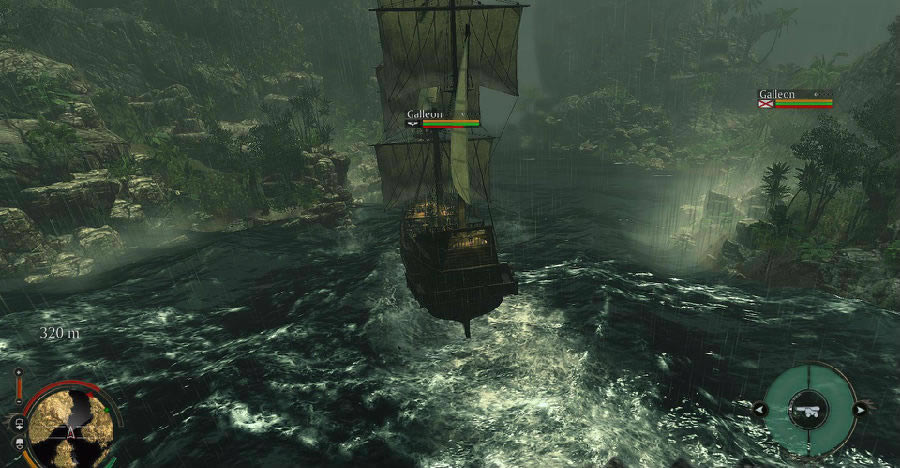The width and height of the screenshot is (900, 468).
Task: Switch to the previous weapon with left arrow
Action: pos(760,409)
